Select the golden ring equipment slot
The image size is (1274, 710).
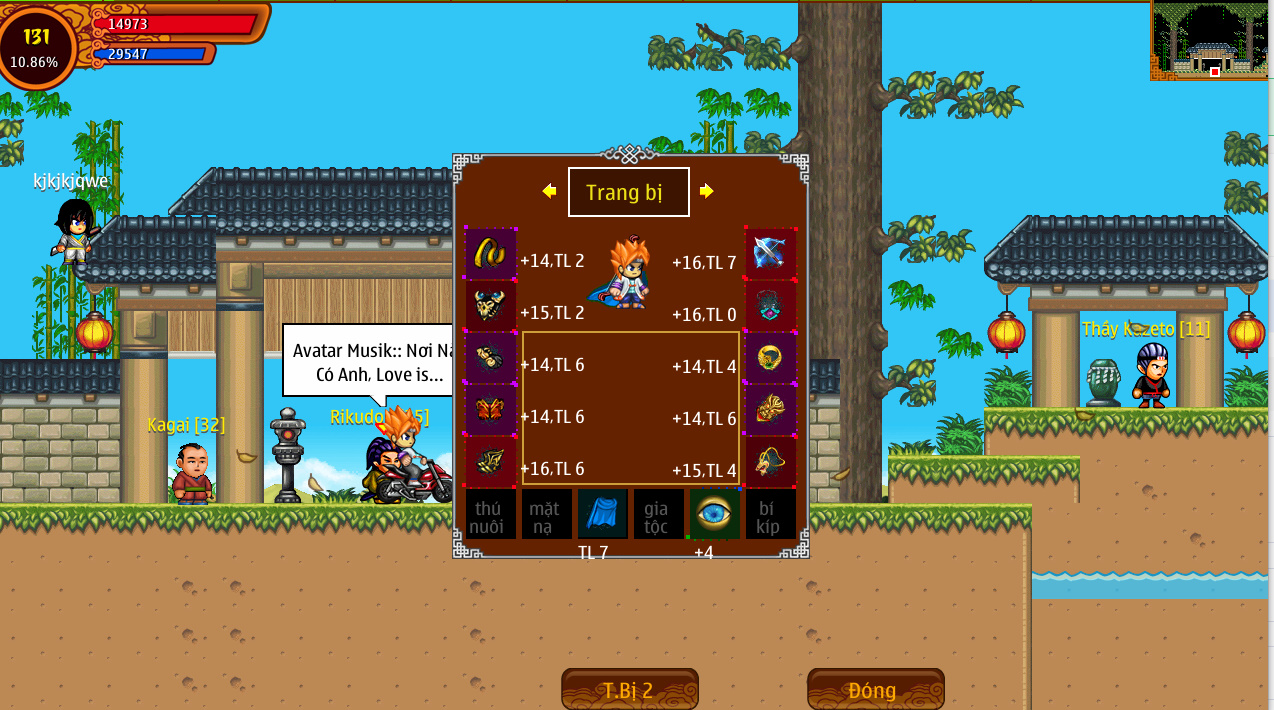770,357
